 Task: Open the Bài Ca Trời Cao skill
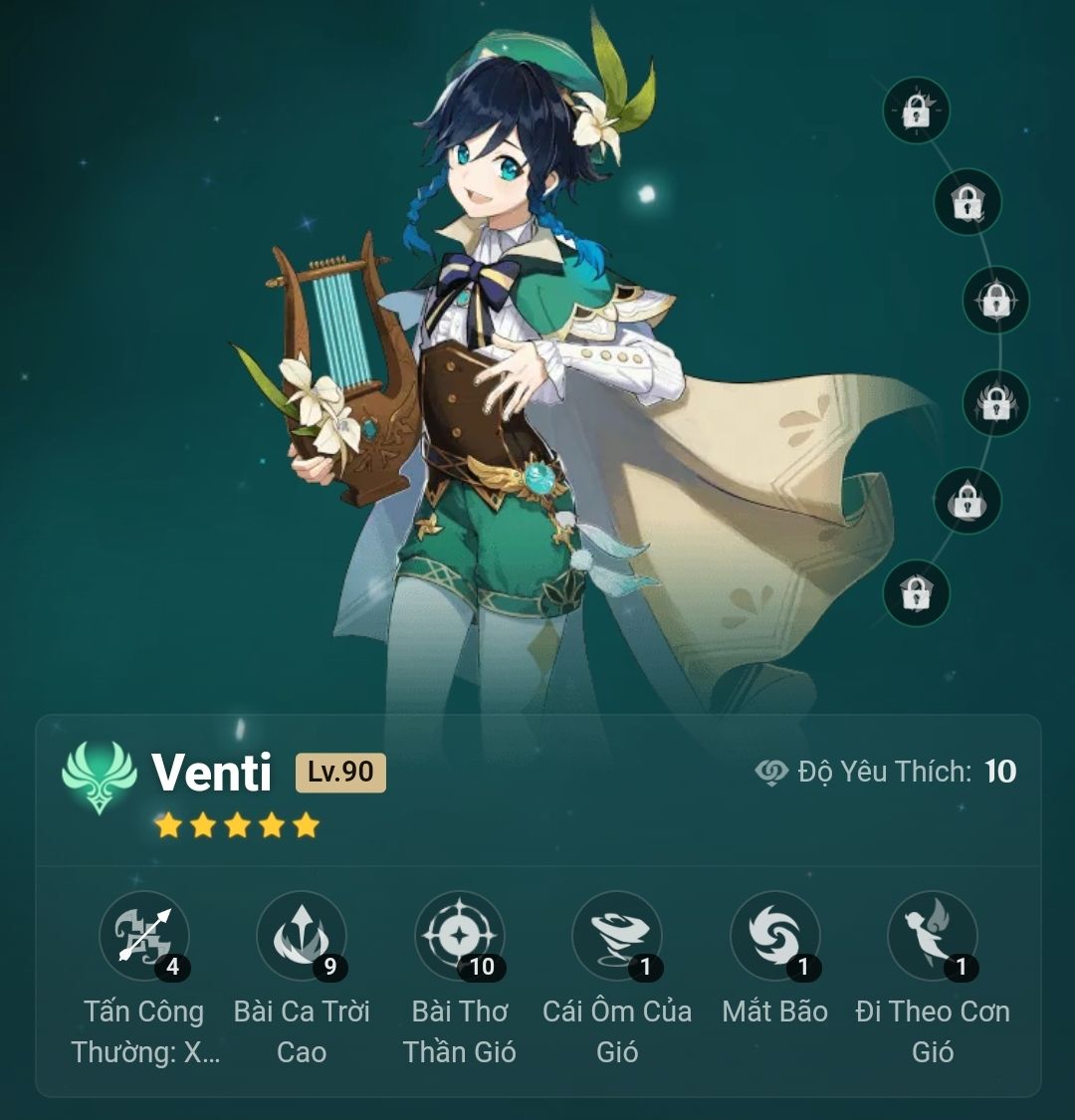pos(302,936)
